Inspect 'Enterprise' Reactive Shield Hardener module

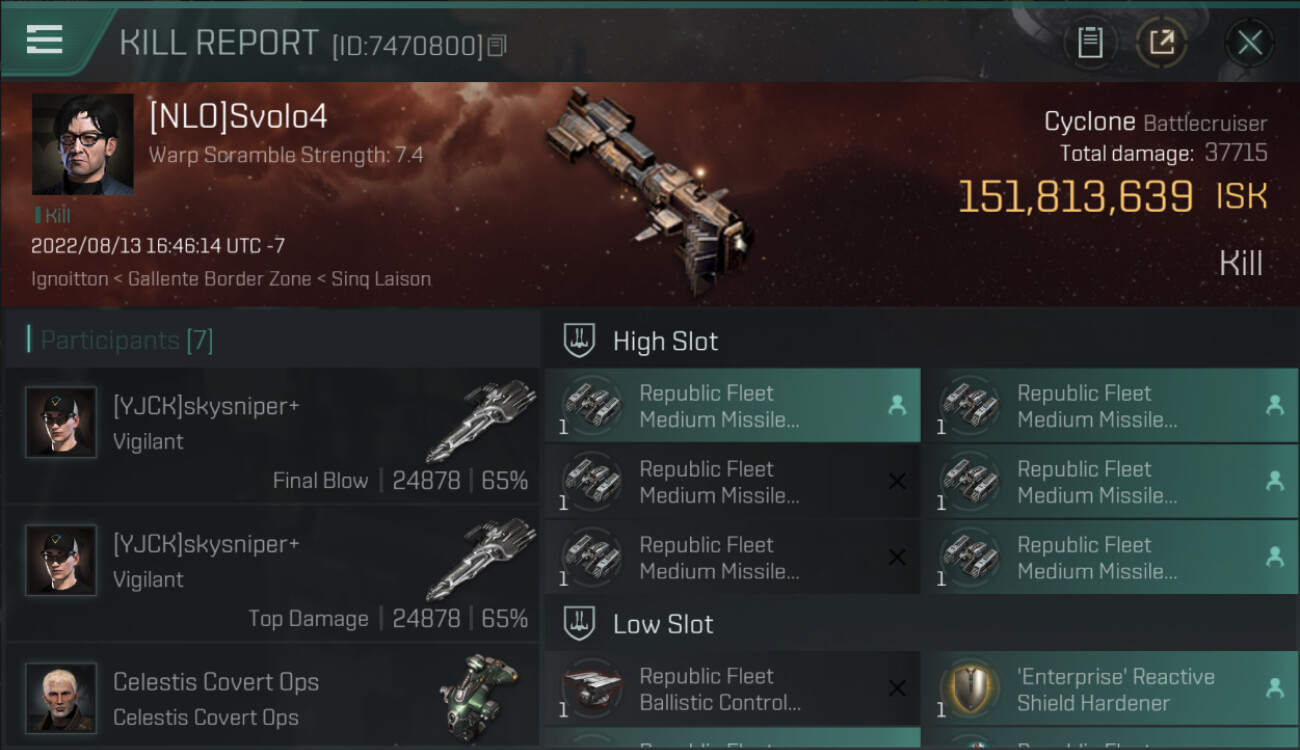(x=1109, y=689)
